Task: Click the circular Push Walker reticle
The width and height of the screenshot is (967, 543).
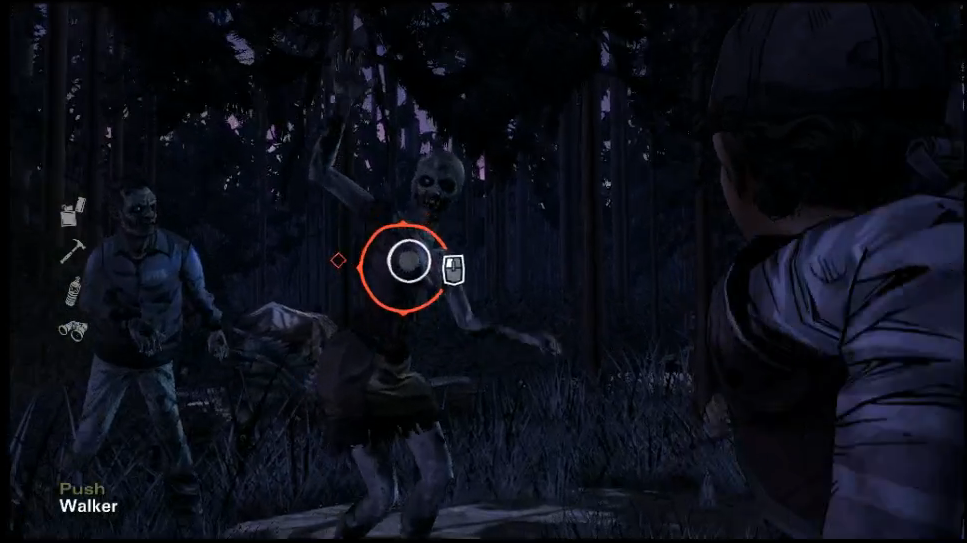Action: pyautogui.click(x=405, y=262)
